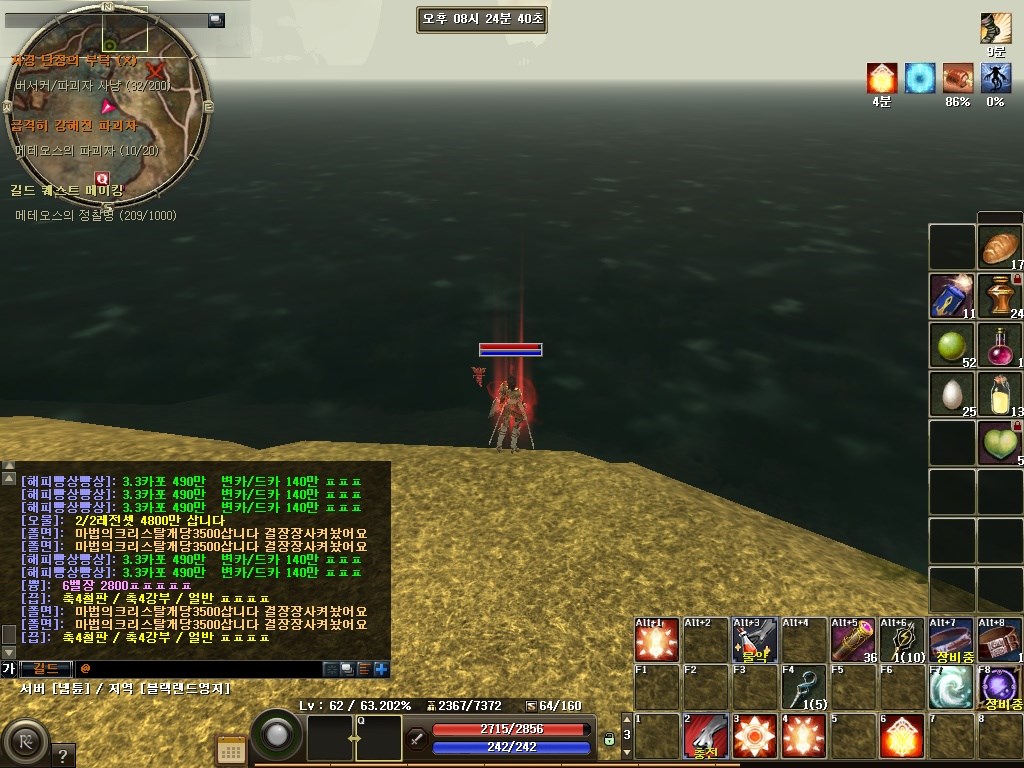The height and width of the screenshot is (768, 1024).
Task: Select the F8 purple orb slot
Action: pos(1000,688)
